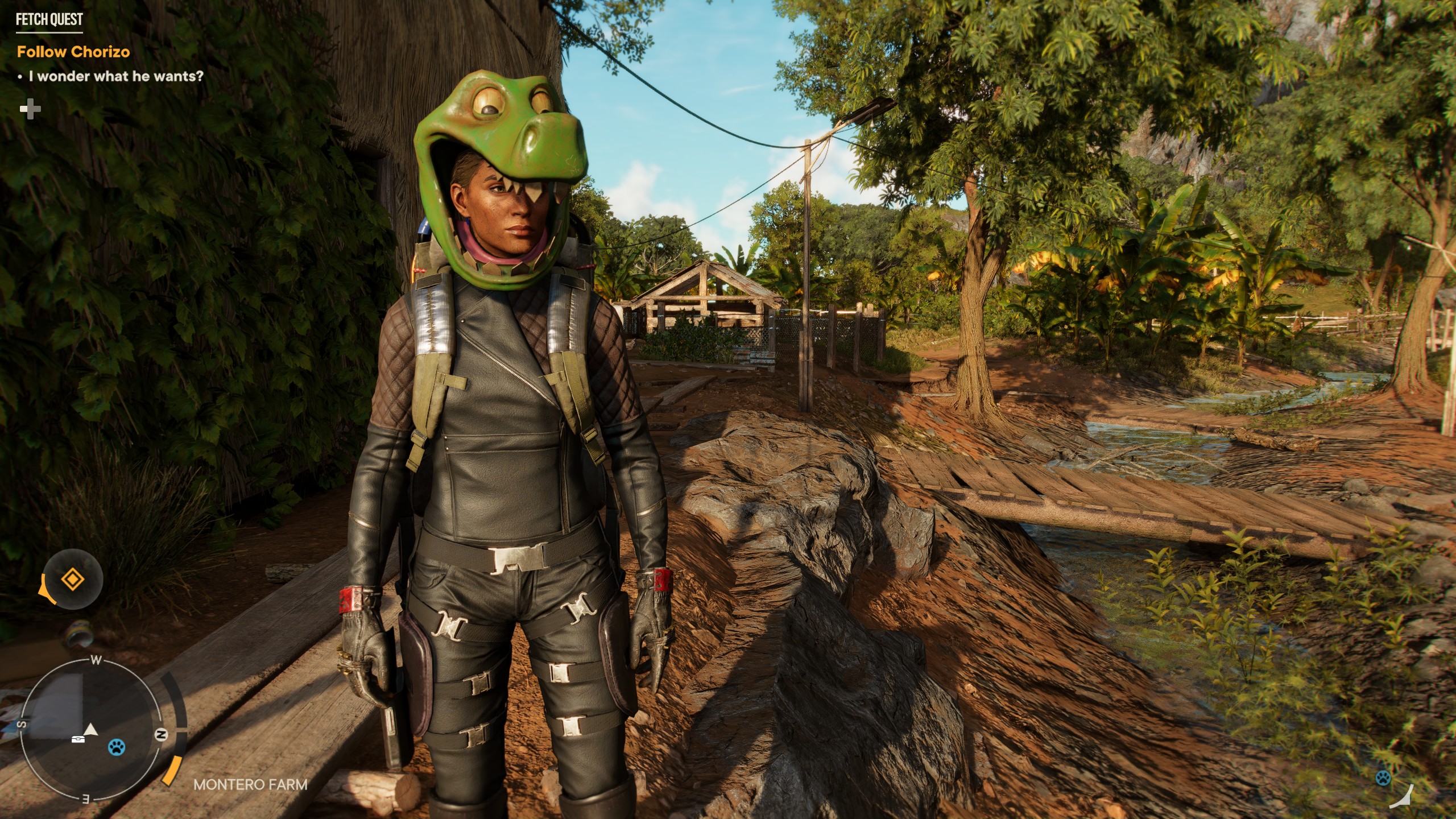Click the white plus icon under the objective
The width and height of the screenshot is (1456, 819).
click(x=30, y=110)
